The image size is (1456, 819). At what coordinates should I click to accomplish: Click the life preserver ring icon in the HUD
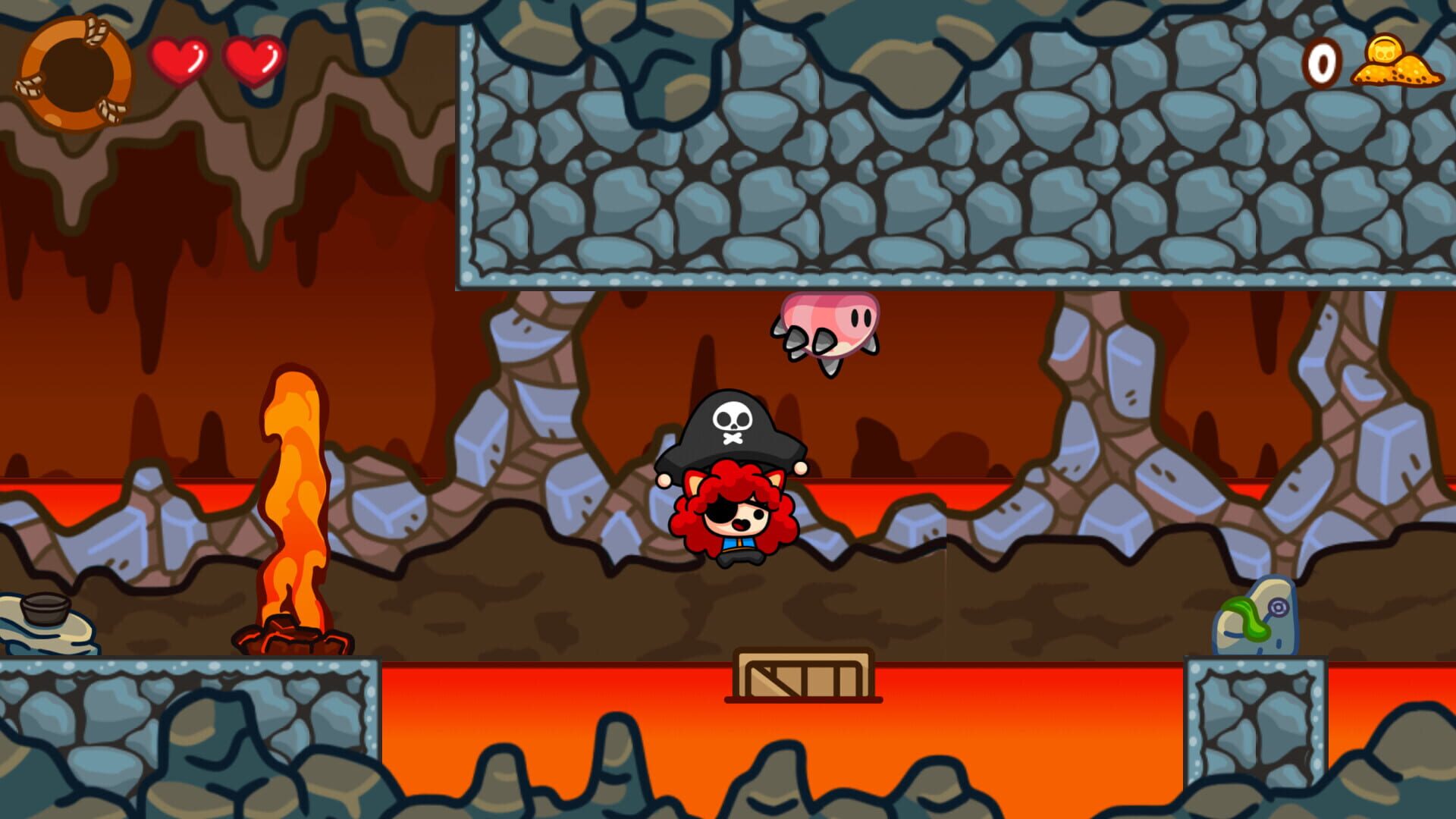(x=74, y=70)
